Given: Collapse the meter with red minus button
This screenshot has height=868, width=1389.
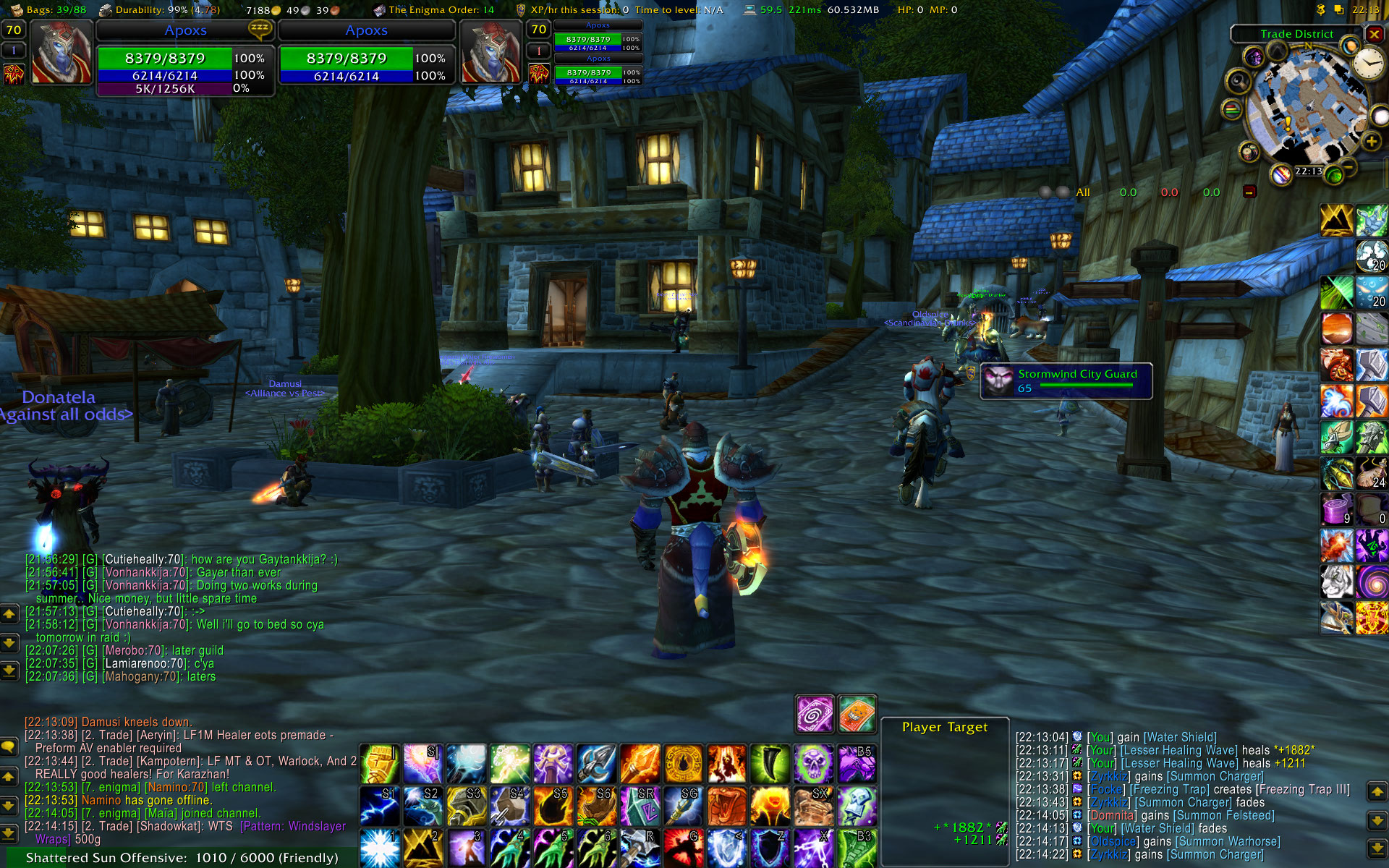Looking at the screenshot, I should click(1249, 192).
